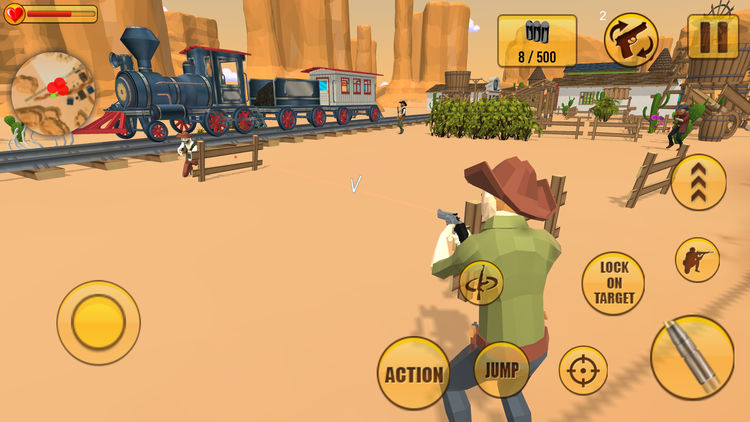Touch the yellow movement joystick
The width and height of the screenshot is (750, 422).
(x=98, y=322)
